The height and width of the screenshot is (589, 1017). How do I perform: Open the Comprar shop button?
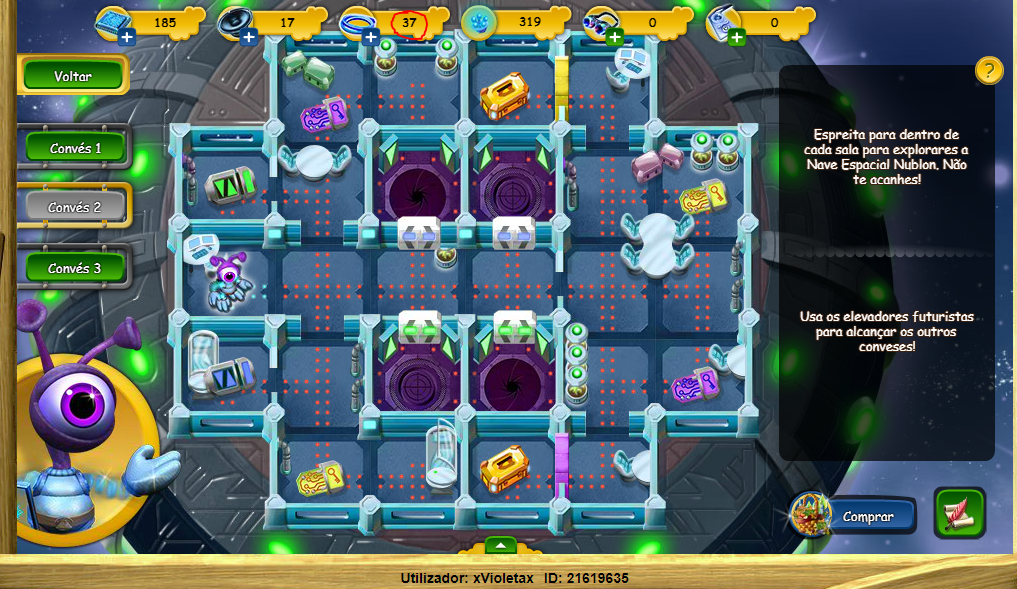866,516
